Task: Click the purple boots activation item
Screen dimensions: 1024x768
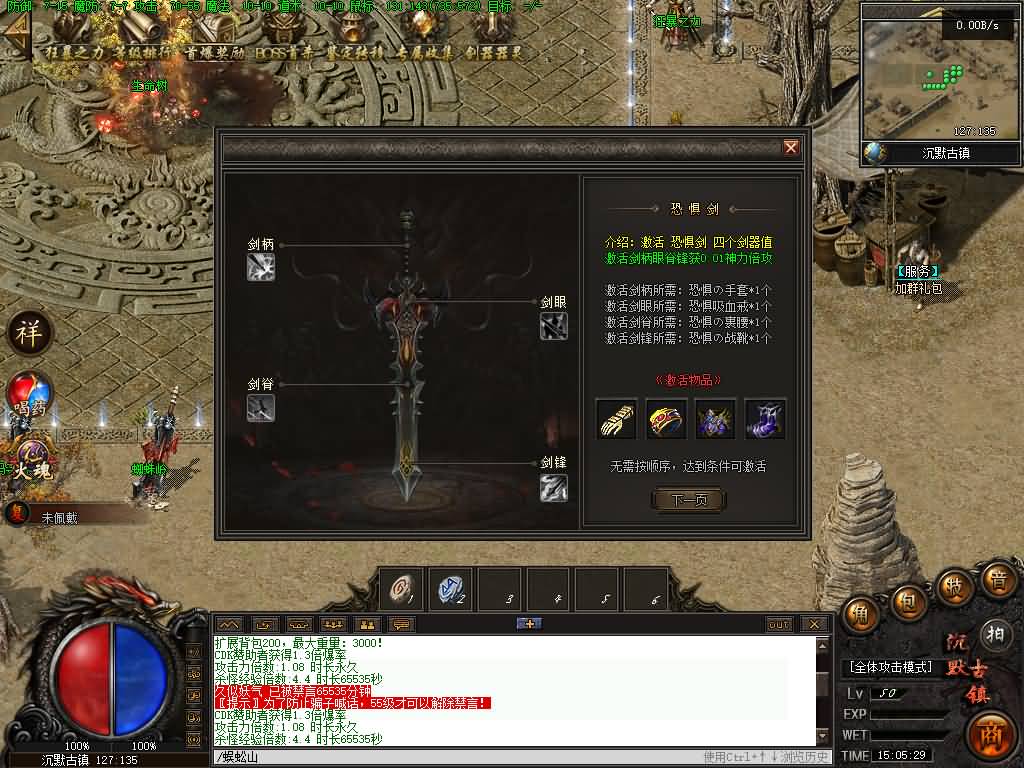Action: click(x=765, y=419)
